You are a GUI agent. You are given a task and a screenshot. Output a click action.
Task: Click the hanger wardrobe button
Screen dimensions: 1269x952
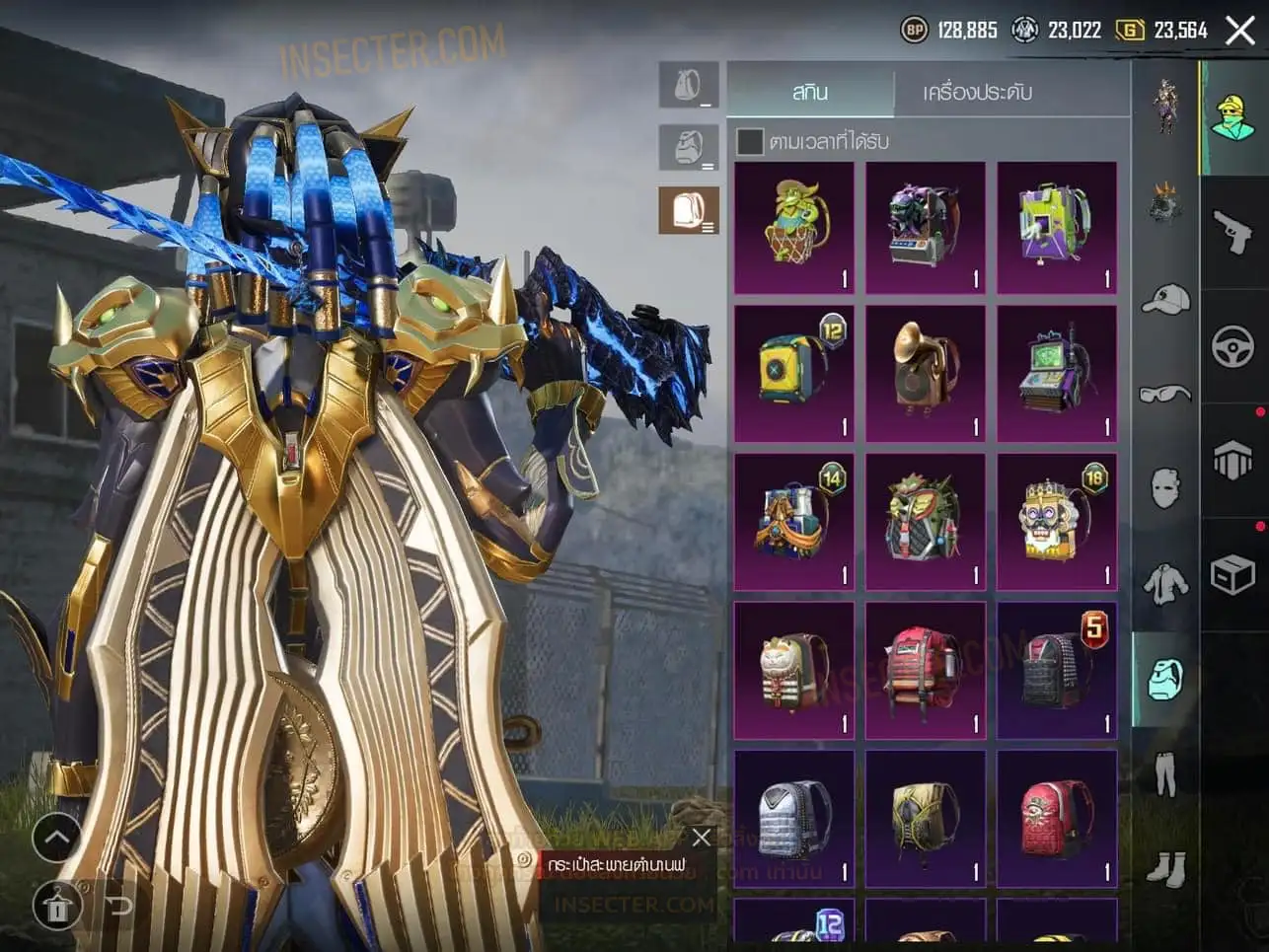[x=57, y=904]
